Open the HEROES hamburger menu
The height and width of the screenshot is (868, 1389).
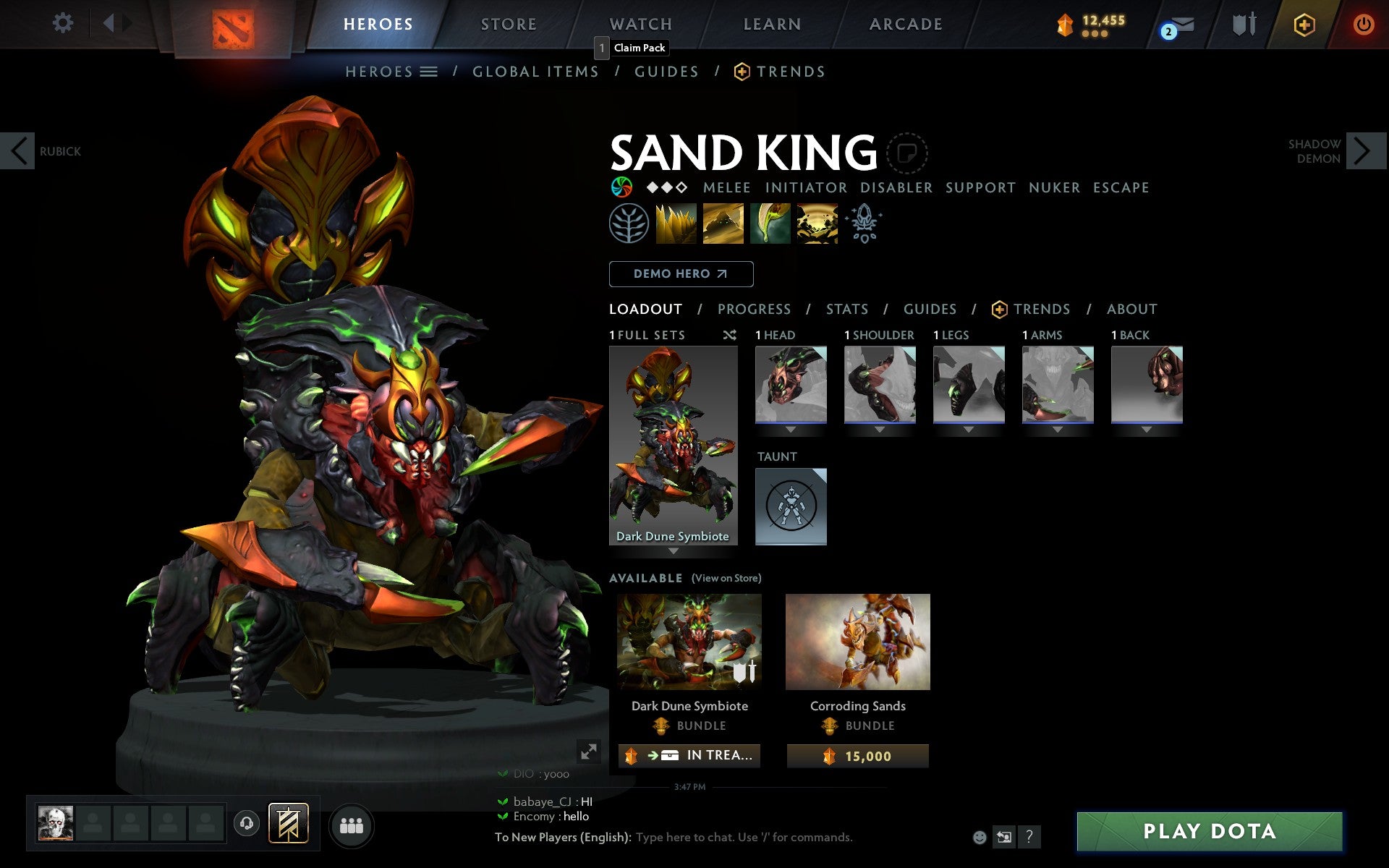[x=430, y=72]
